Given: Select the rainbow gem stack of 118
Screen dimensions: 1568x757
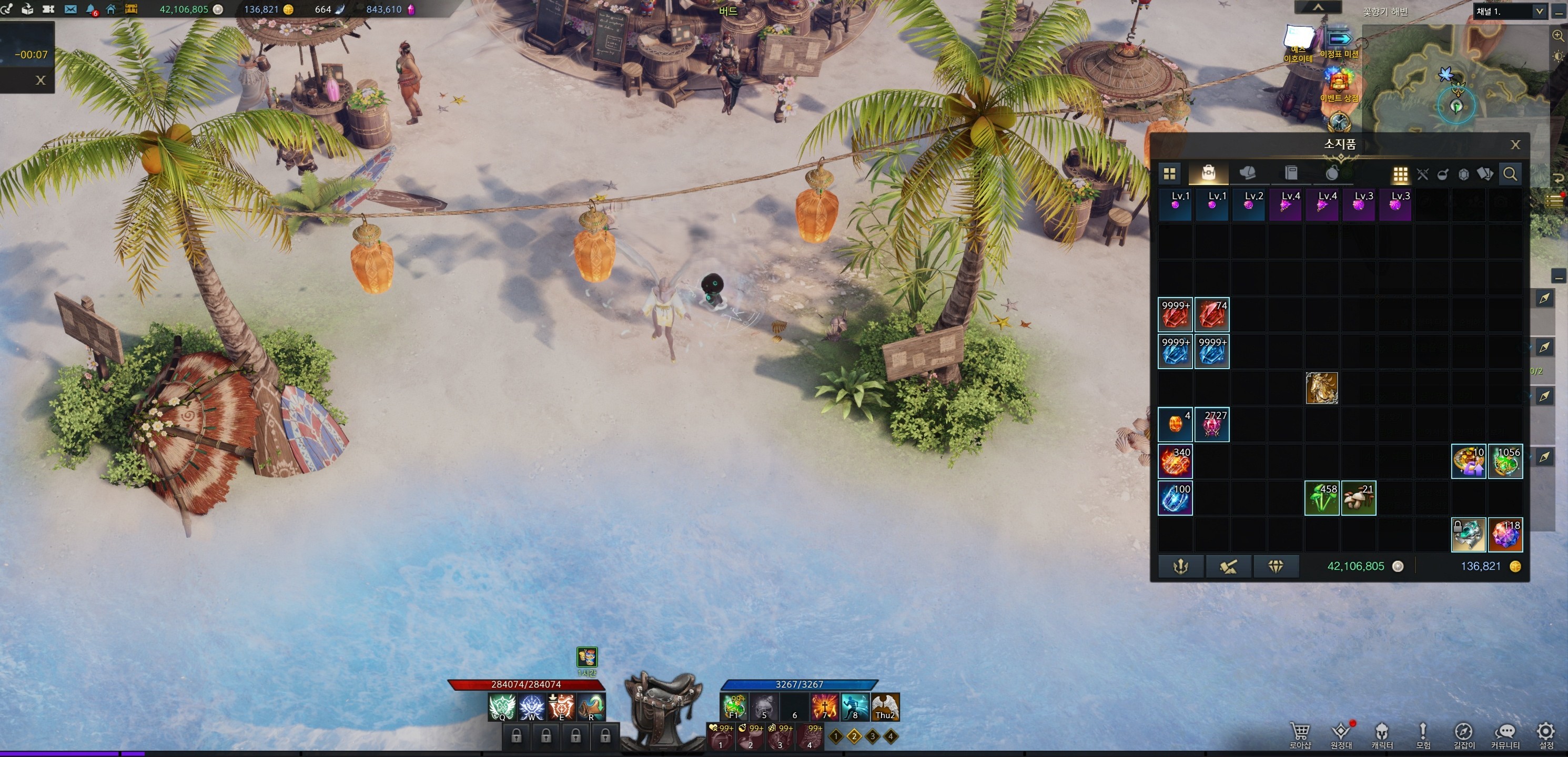Looking at the screenshot, I should point(1505,535).
